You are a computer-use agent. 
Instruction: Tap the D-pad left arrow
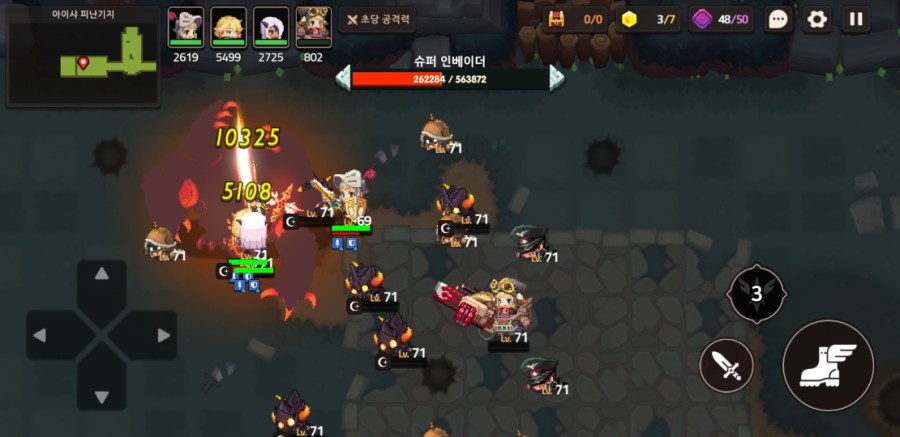coord(41,335)
